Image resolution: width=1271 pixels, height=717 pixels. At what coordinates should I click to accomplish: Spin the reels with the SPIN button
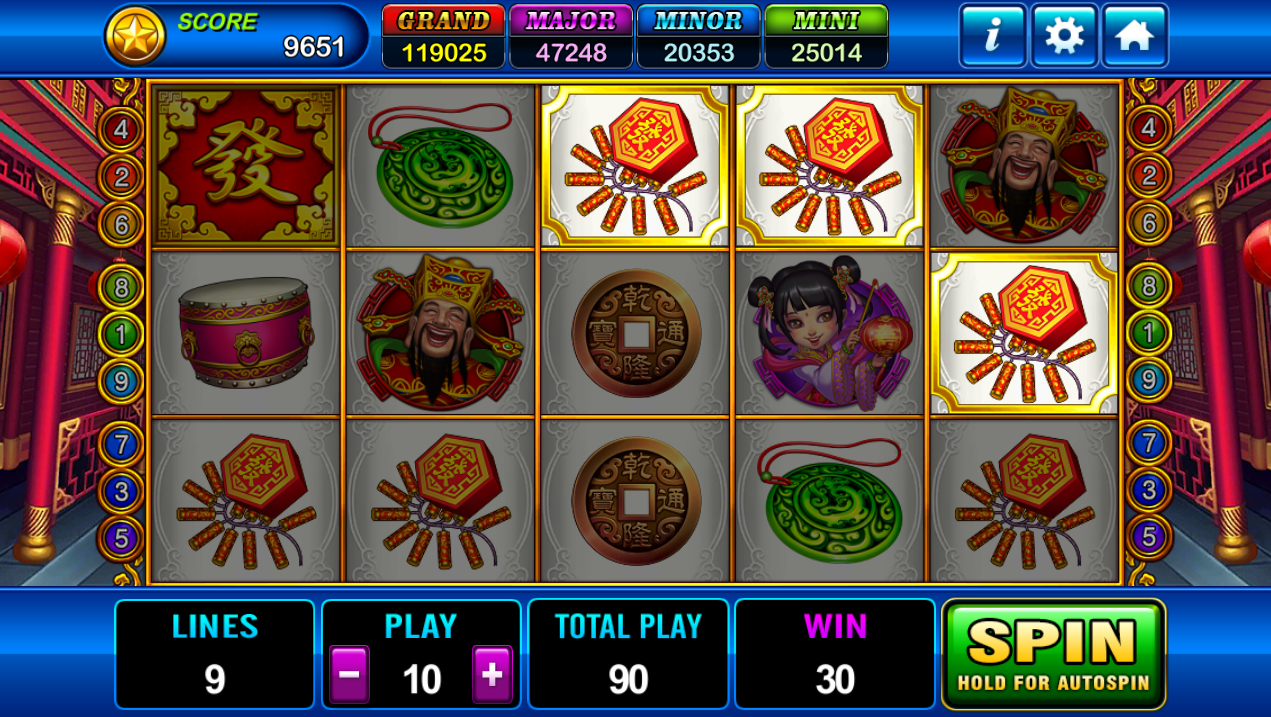click(1053, 654)
